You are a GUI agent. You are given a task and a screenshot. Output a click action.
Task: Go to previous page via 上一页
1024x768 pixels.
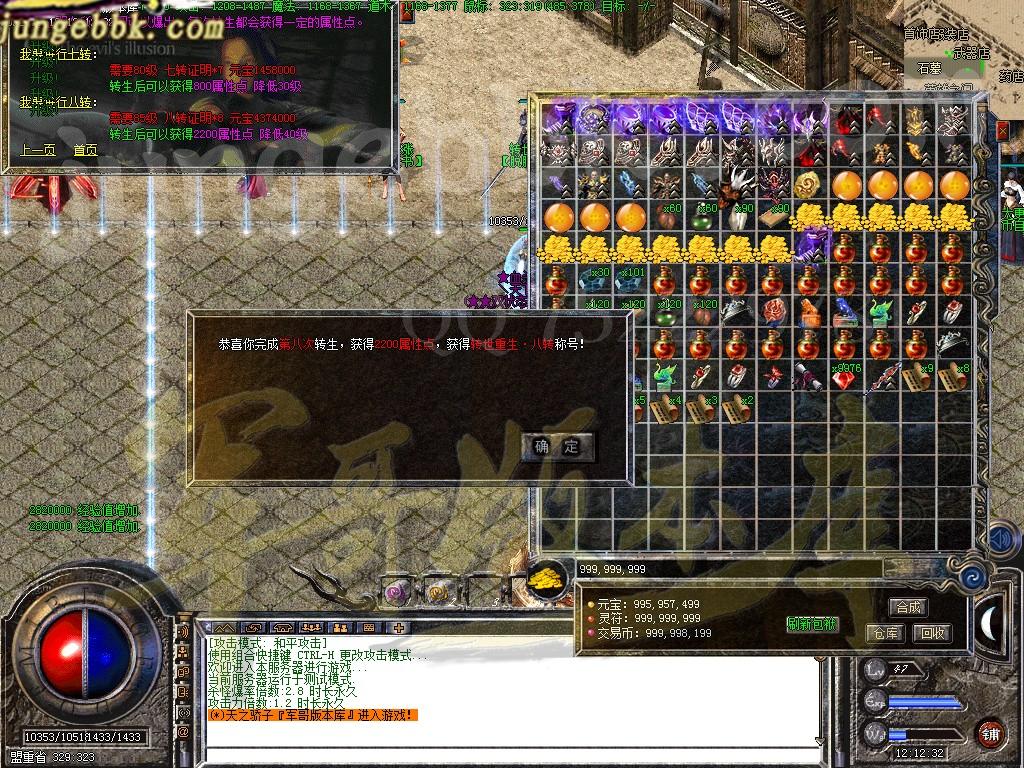[37, 150]
